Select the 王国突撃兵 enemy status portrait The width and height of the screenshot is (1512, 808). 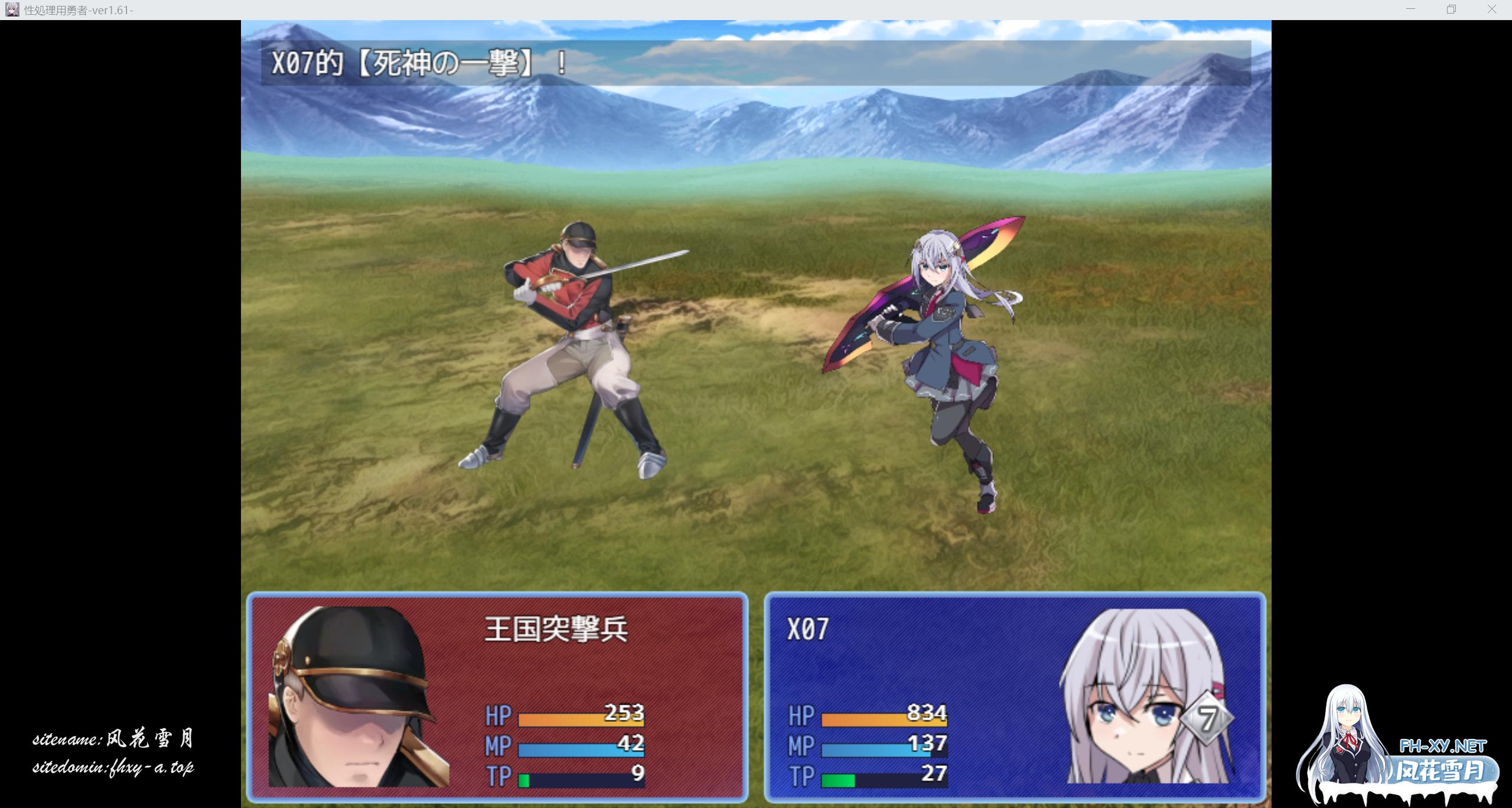point(358,698)
